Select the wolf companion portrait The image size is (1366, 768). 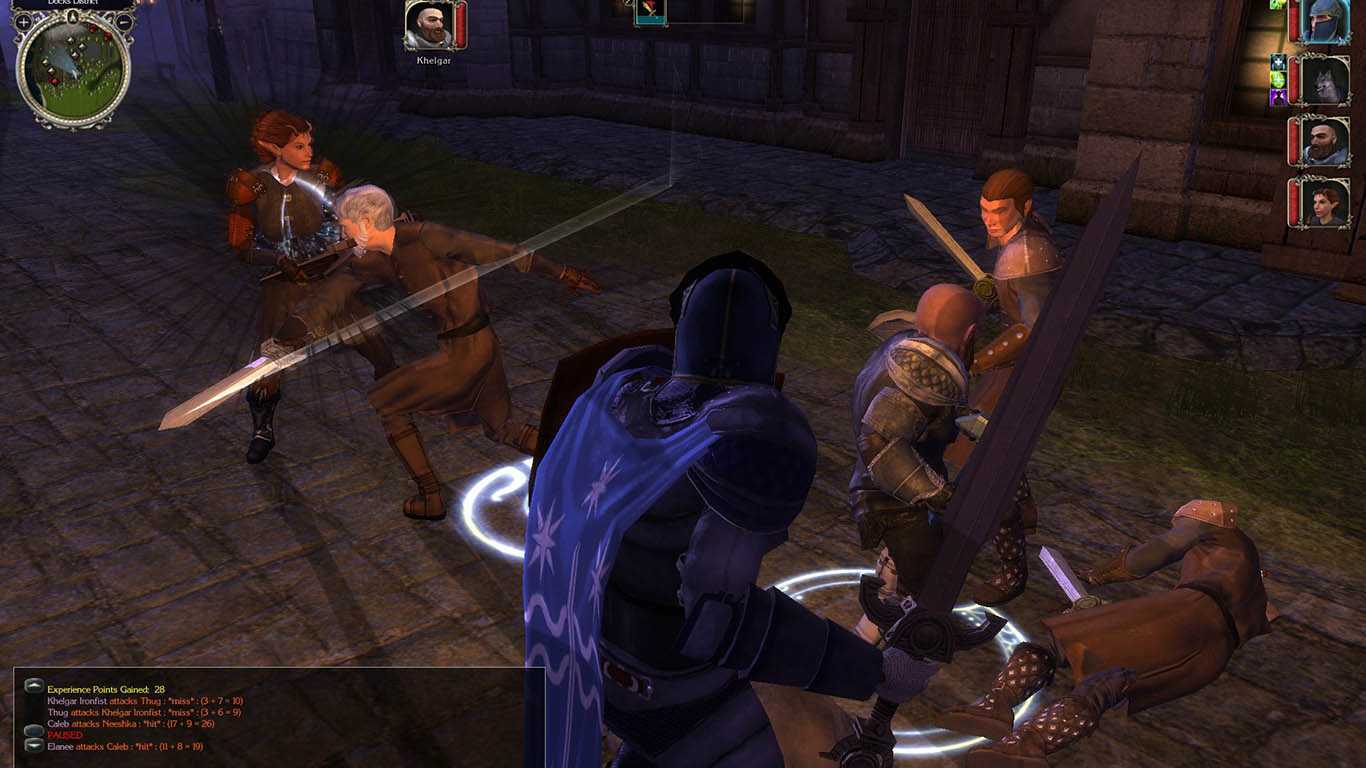(x=1326, y=80)
